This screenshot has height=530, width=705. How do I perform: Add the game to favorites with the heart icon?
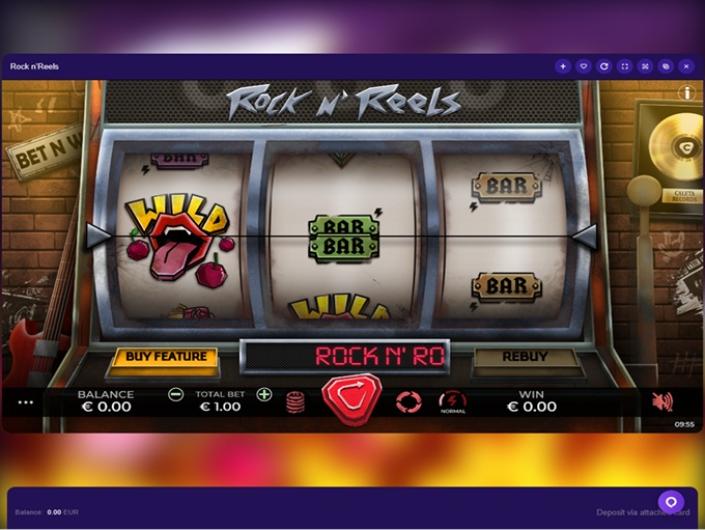coord(584,67)
